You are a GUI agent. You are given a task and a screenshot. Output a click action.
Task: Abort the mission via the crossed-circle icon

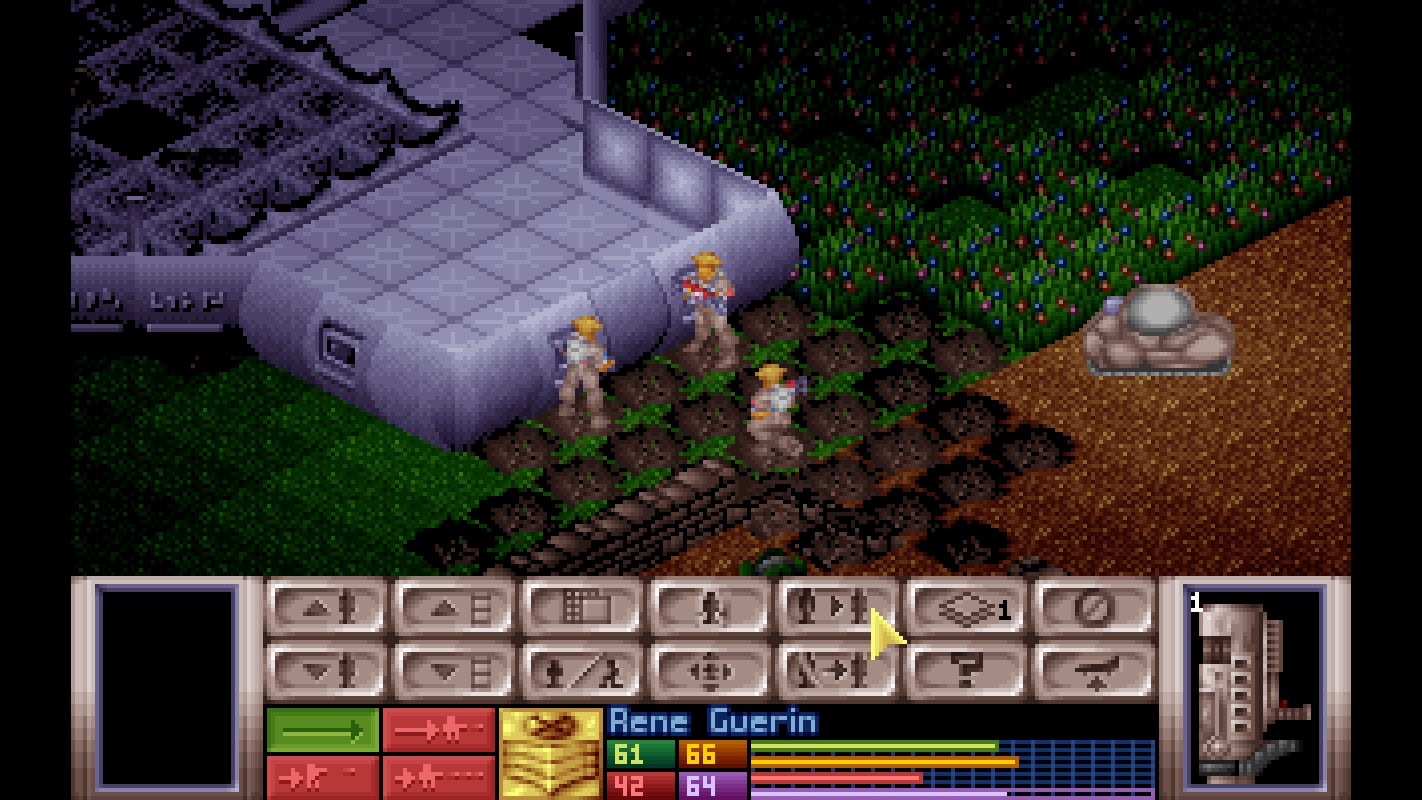[x=1090, y=607]
